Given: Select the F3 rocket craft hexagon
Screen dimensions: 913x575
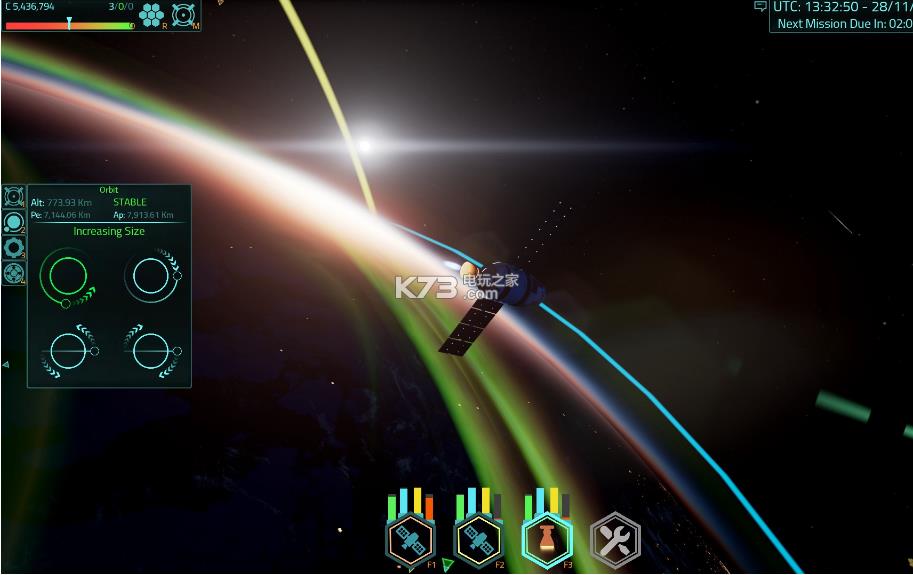Looking at the screenshot, I should coord(546,540).
